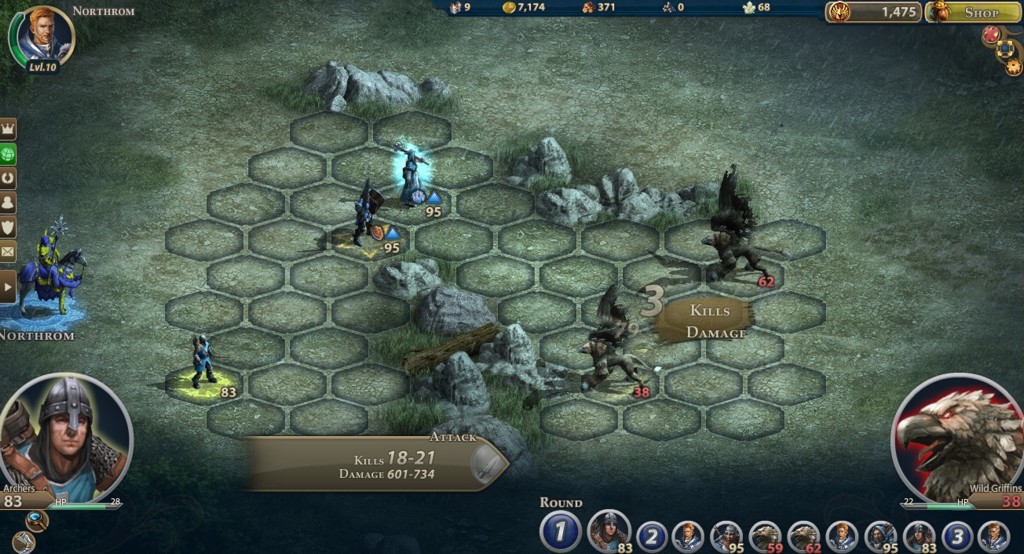Click Northrom's hero portrait at level 10
The height and width of the screenshot is (554, 1024).
pyautogui.click(x=43, y=37)
